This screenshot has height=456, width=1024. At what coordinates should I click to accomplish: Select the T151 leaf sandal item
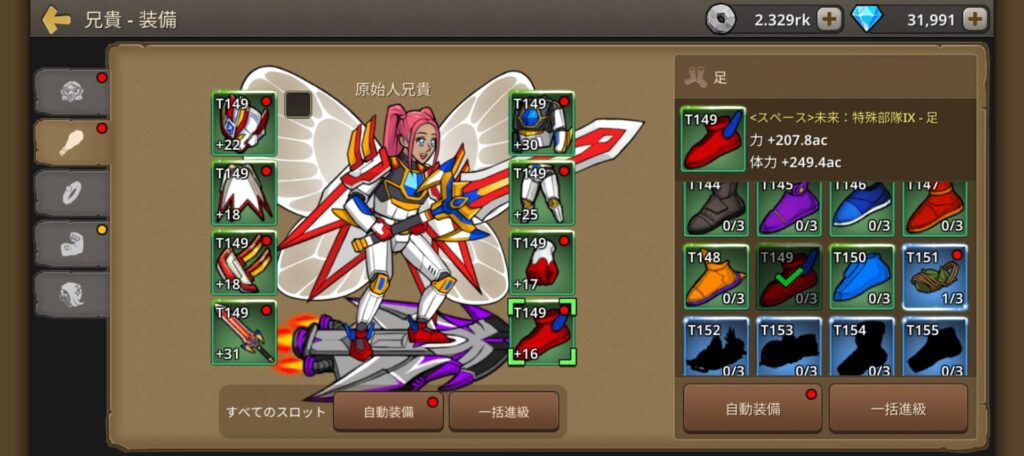935,276
